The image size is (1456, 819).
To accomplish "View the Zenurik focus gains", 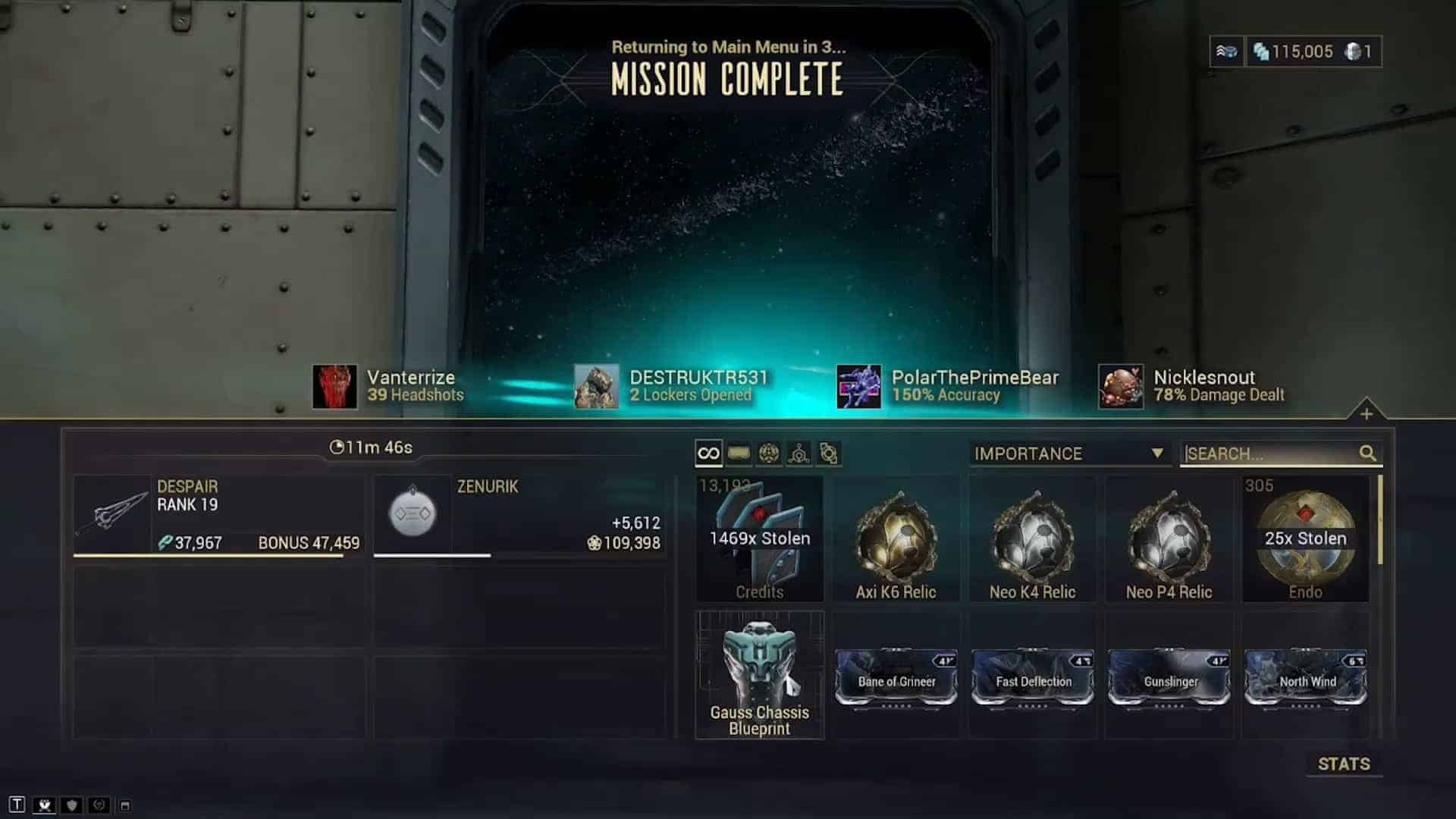I will tap(519, 516).
